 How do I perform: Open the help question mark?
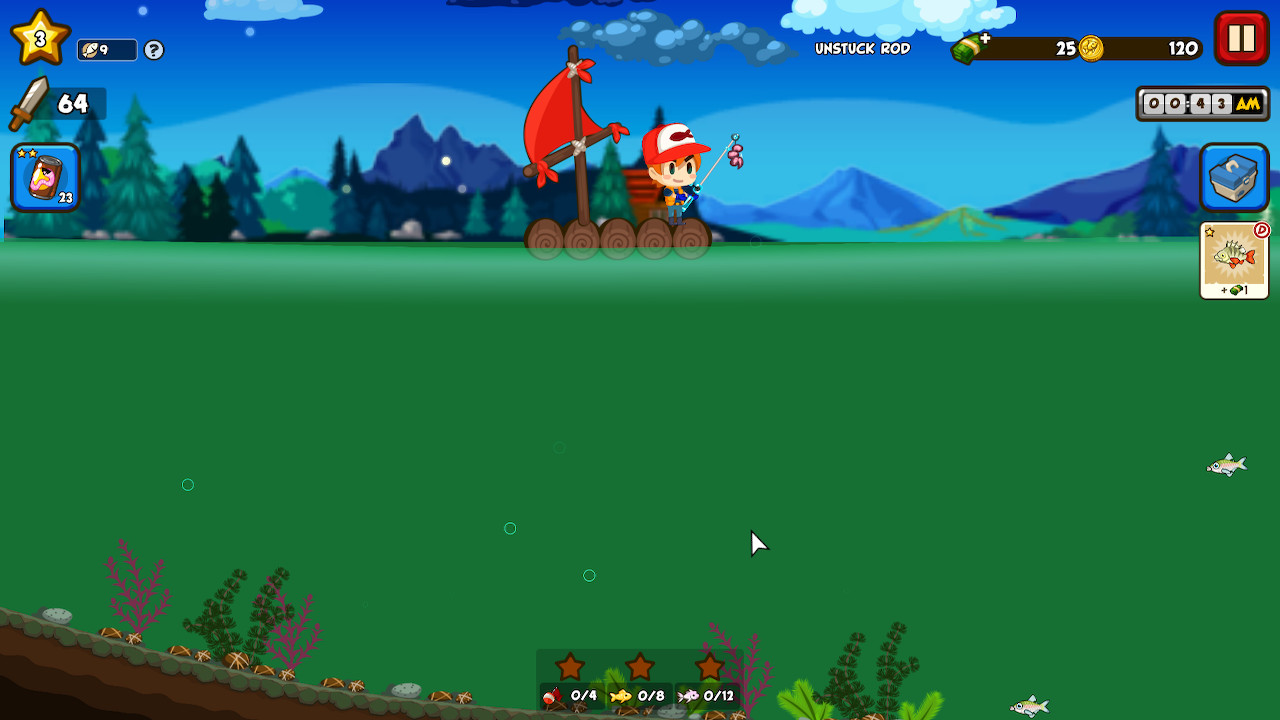pos(153,50)
